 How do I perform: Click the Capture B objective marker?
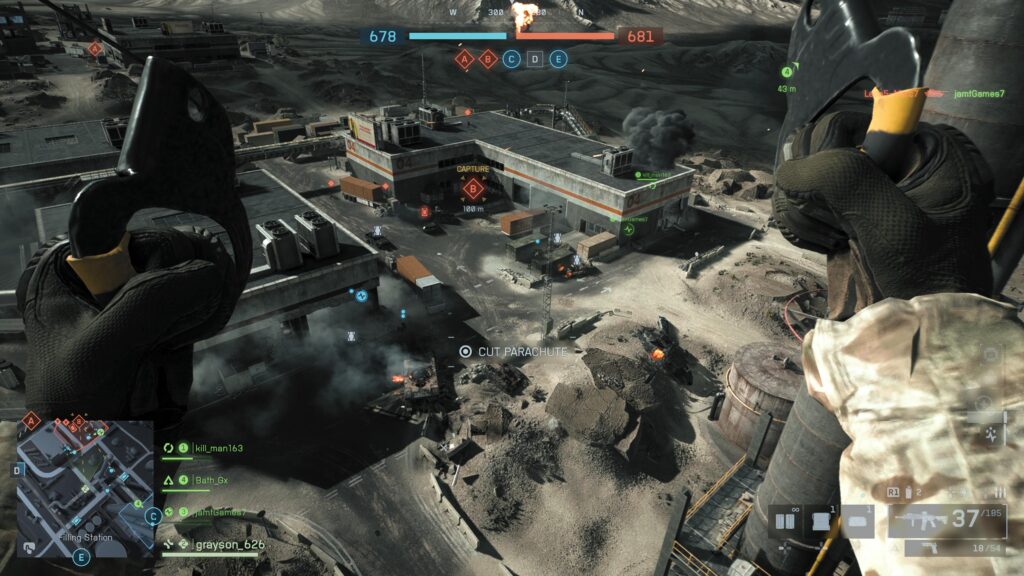point(474,189)
